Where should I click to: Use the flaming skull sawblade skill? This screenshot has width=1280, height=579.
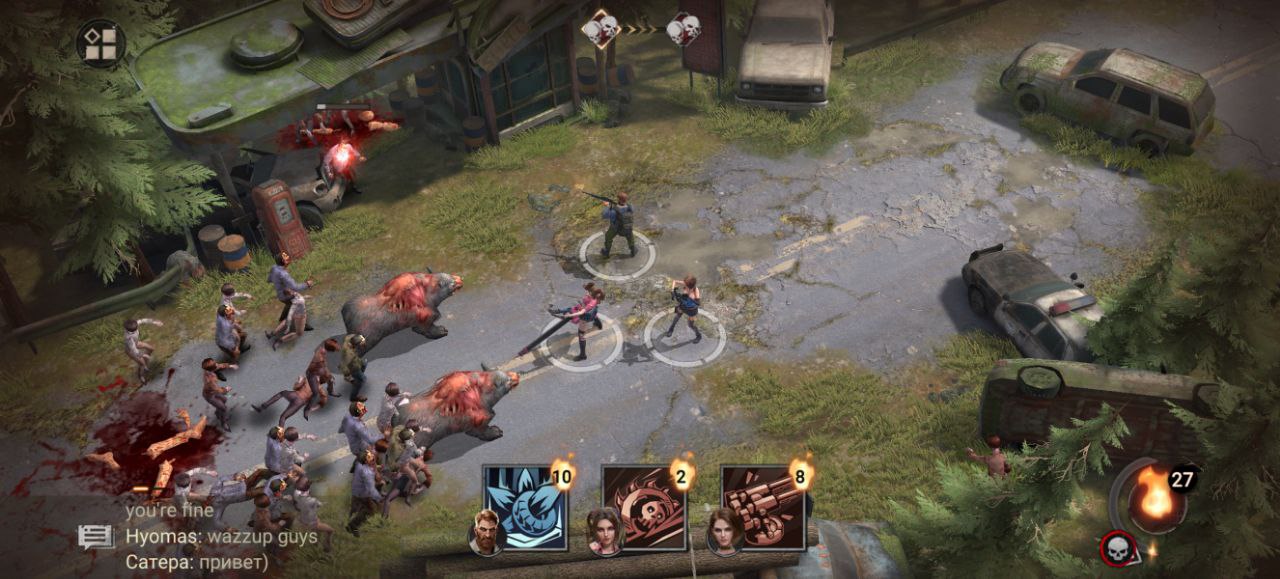point(644,507)
